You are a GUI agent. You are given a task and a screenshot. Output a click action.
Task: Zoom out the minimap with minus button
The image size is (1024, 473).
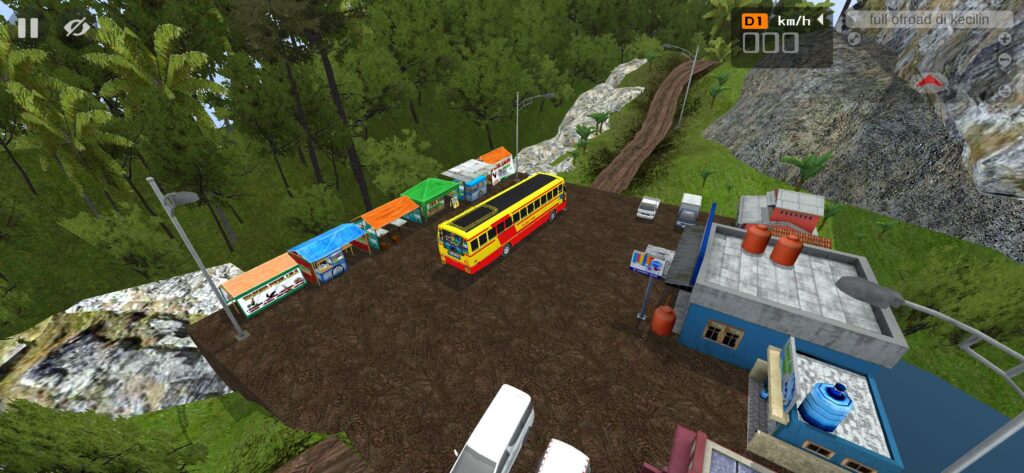tap(1004, 61)
